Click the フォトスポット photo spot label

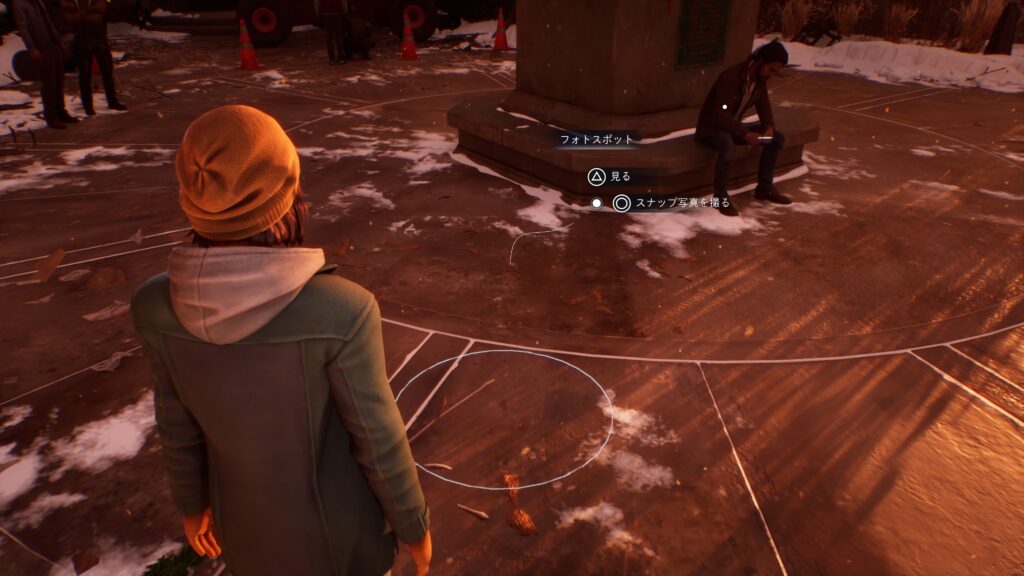pos(595,141)
